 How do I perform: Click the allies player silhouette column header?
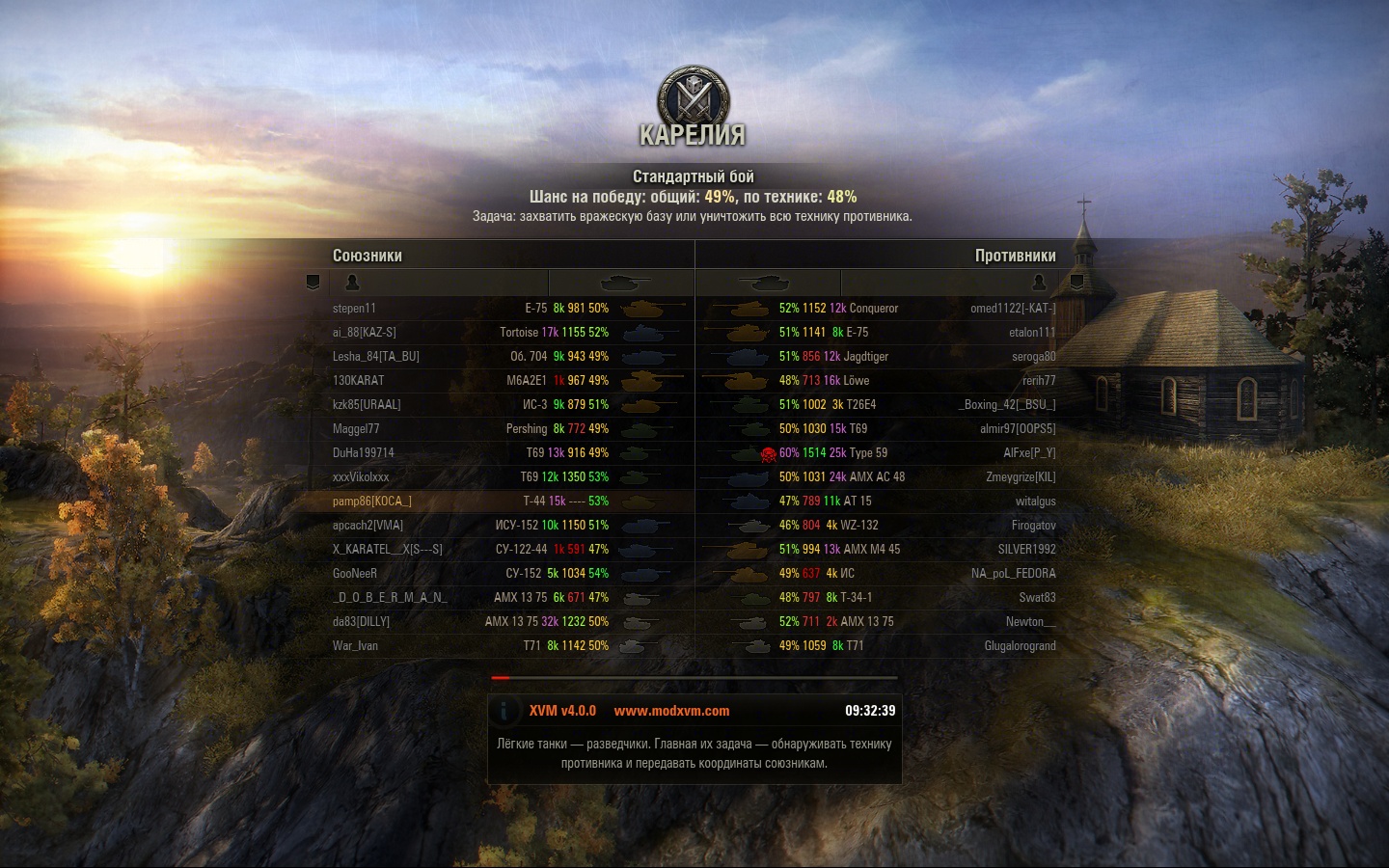(352, 283)
